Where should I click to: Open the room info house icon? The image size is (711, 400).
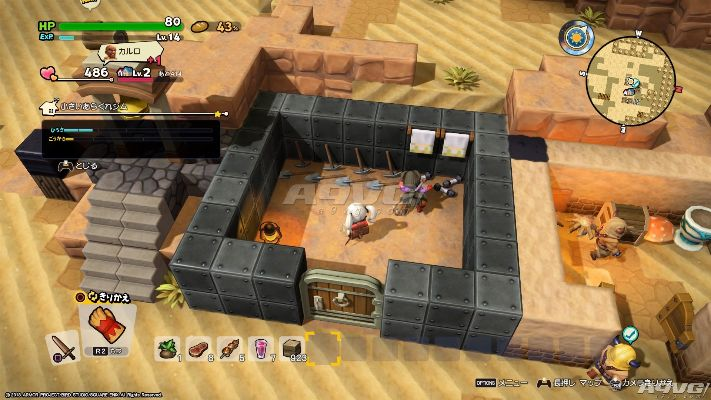coord(48,105)
